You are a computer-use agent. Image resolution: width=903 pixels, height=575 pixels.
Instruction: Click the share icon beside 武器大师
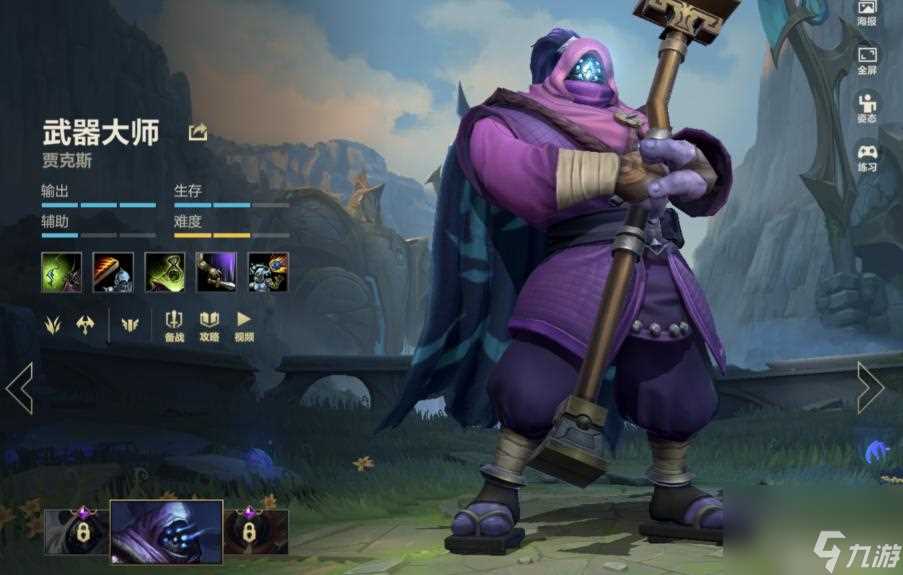(x=198, y=132)
